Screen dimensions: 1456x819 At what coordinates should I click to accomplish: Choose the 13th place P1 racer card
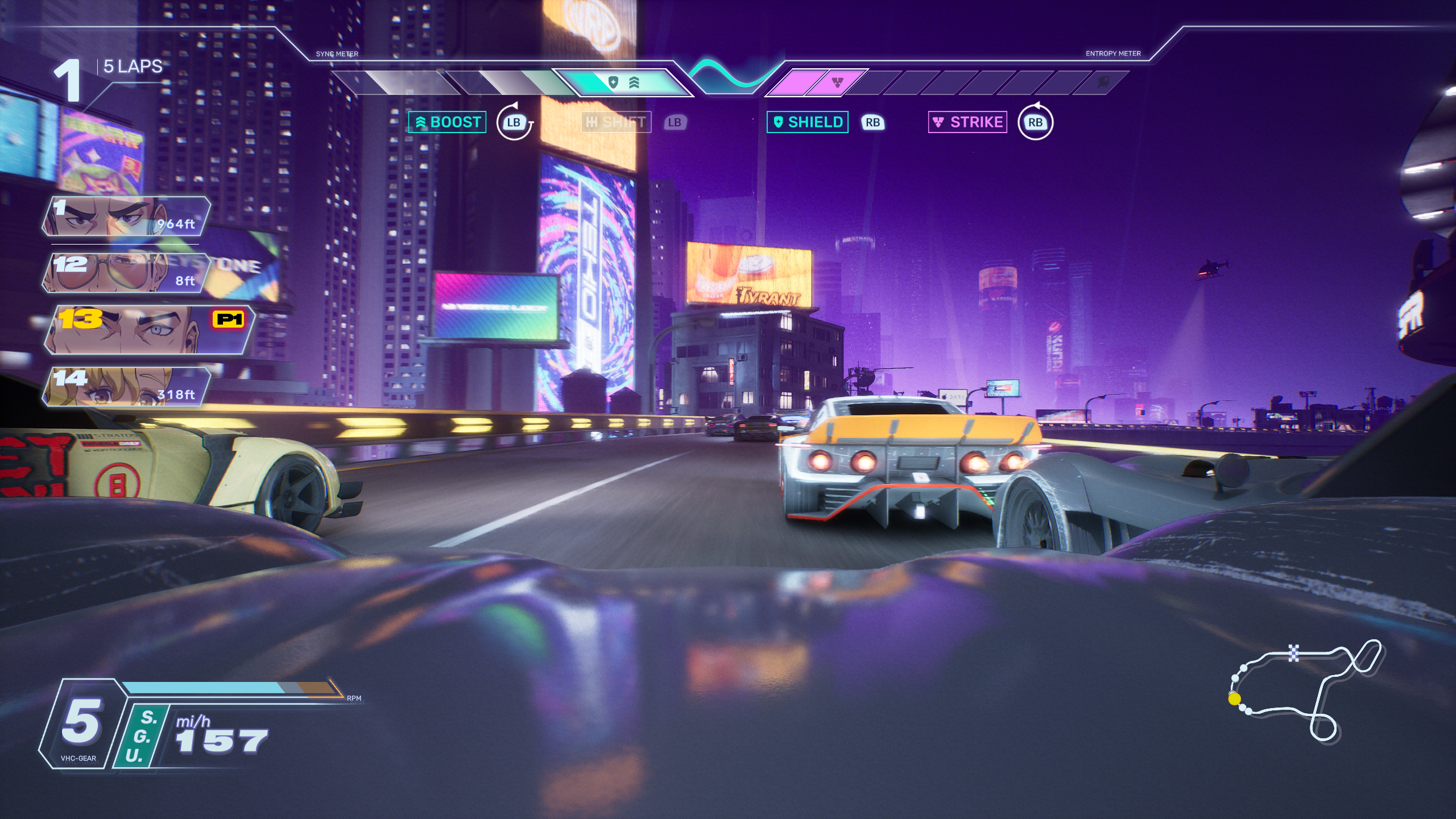coord(149,330)
